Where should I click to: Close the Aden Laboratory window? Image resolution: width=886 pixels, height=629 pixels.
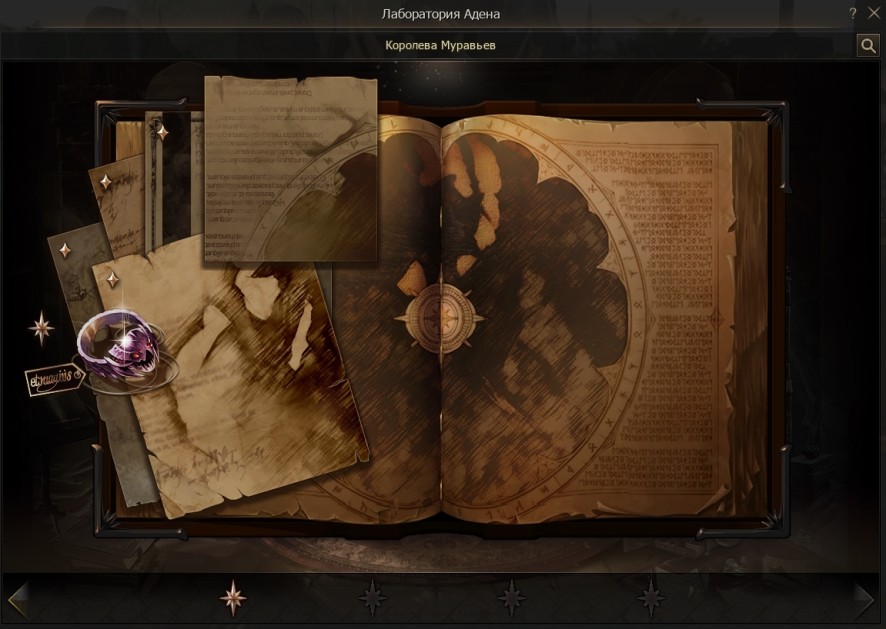pos(870,14)
